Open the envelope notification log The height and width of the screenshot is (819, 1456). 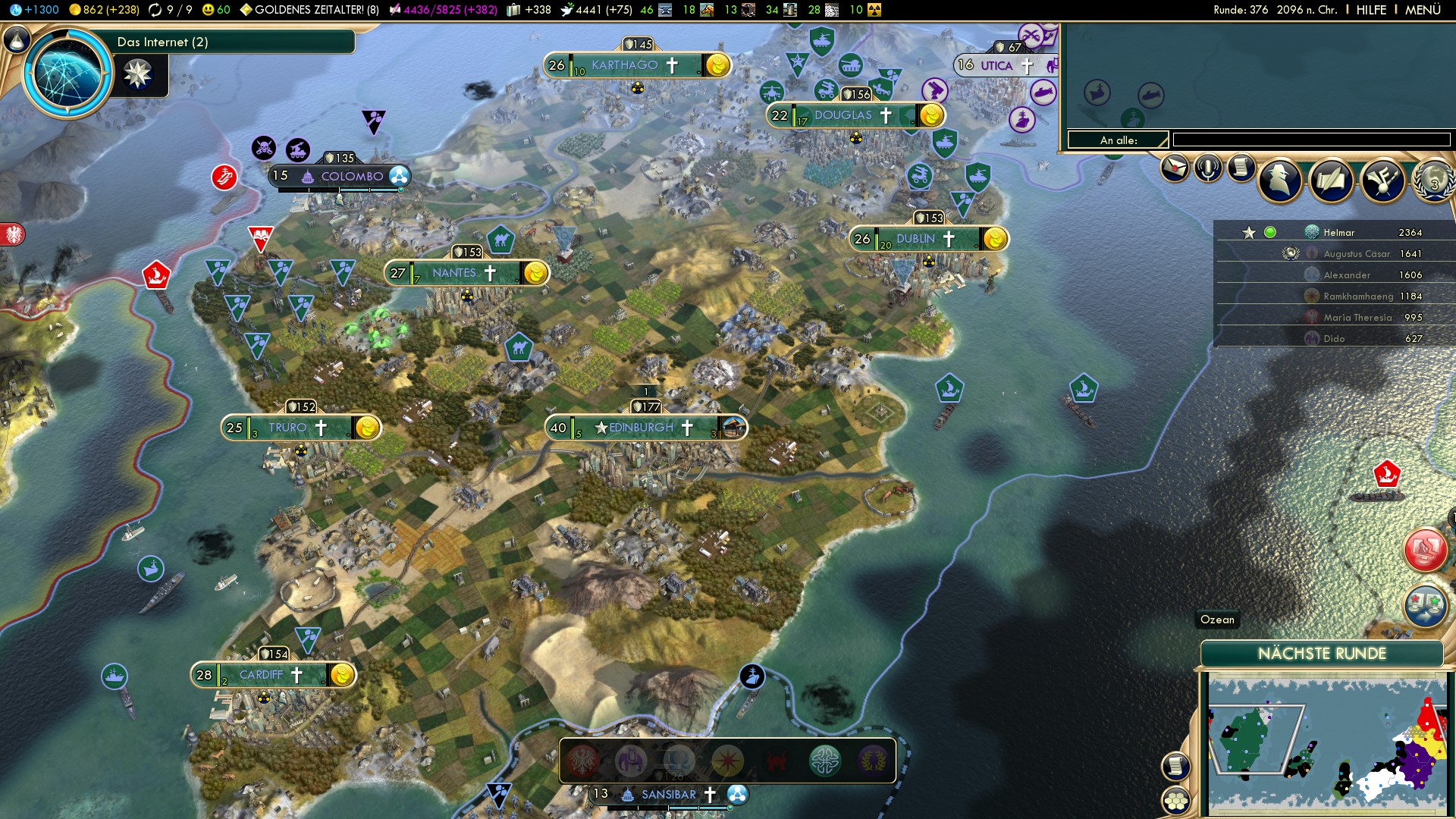pyautogui.click(x=1174, y=168)
